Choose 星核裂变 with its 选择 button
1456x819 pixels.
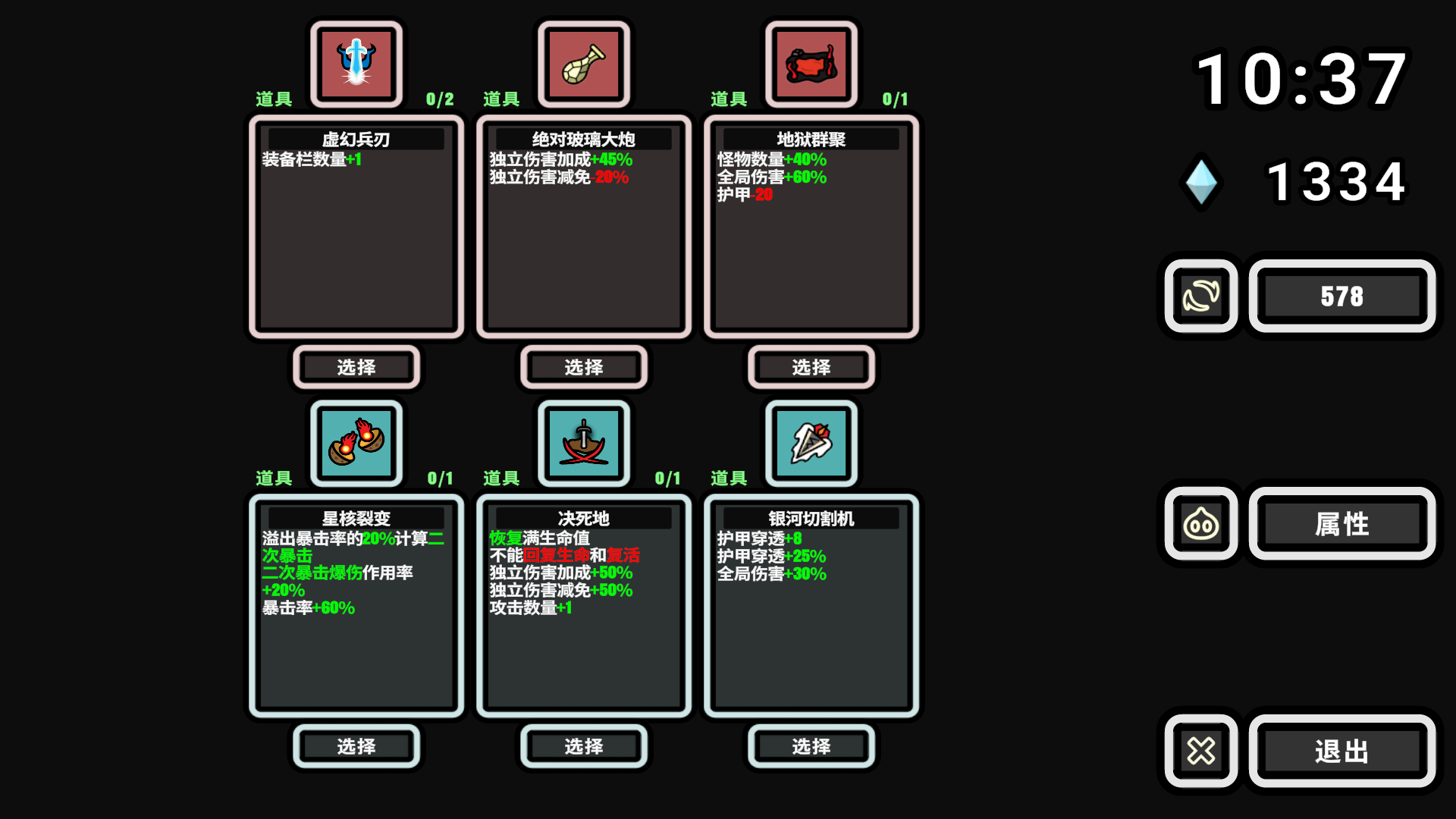(x=356, y=747)
